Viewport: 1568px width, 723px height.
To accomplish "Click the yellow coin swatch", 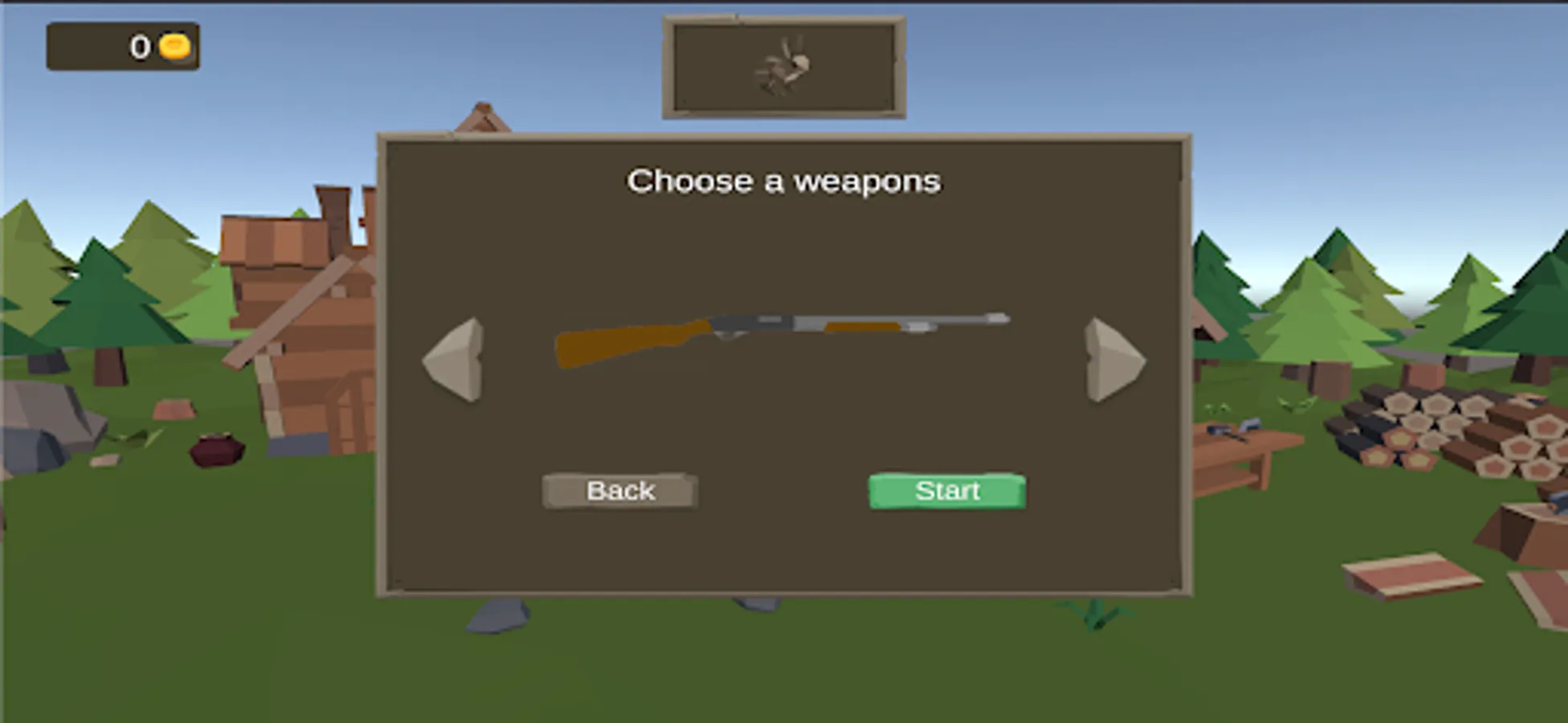I will pos(175,46).
